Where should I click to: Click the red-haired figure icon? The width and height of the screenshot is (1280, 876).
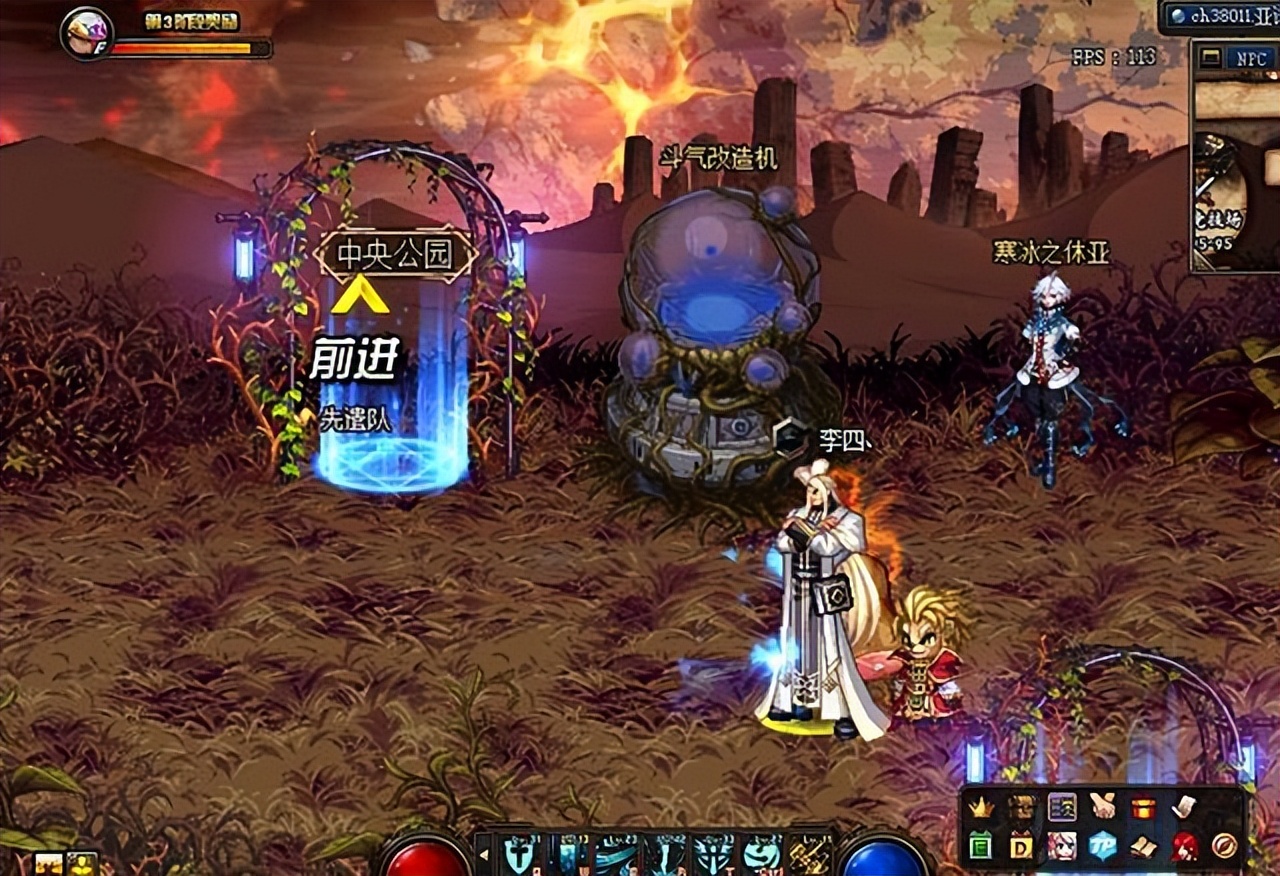[x=1184, y=846]
